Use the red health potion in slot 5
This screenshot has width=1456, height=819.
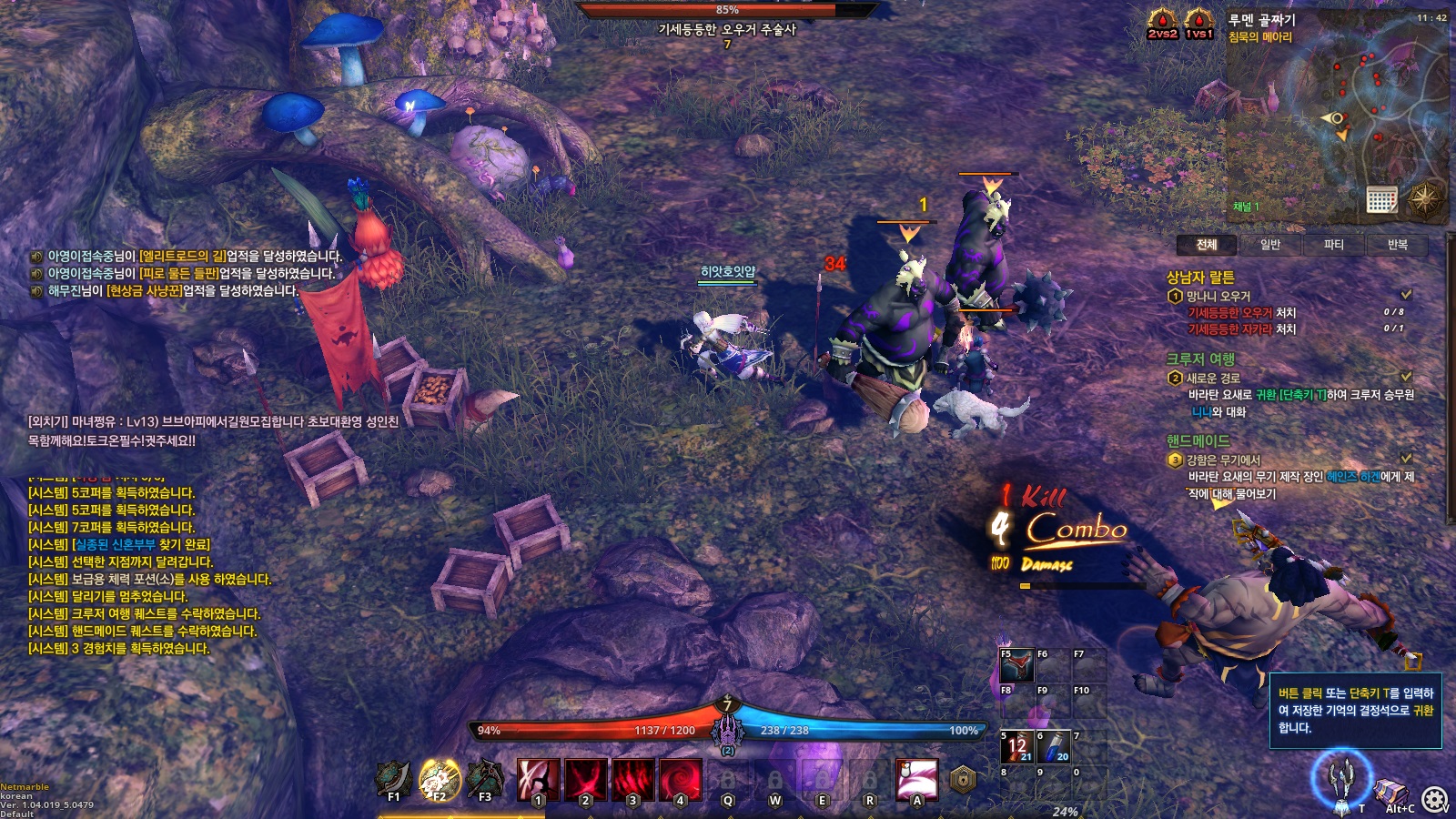[1017, 747]
